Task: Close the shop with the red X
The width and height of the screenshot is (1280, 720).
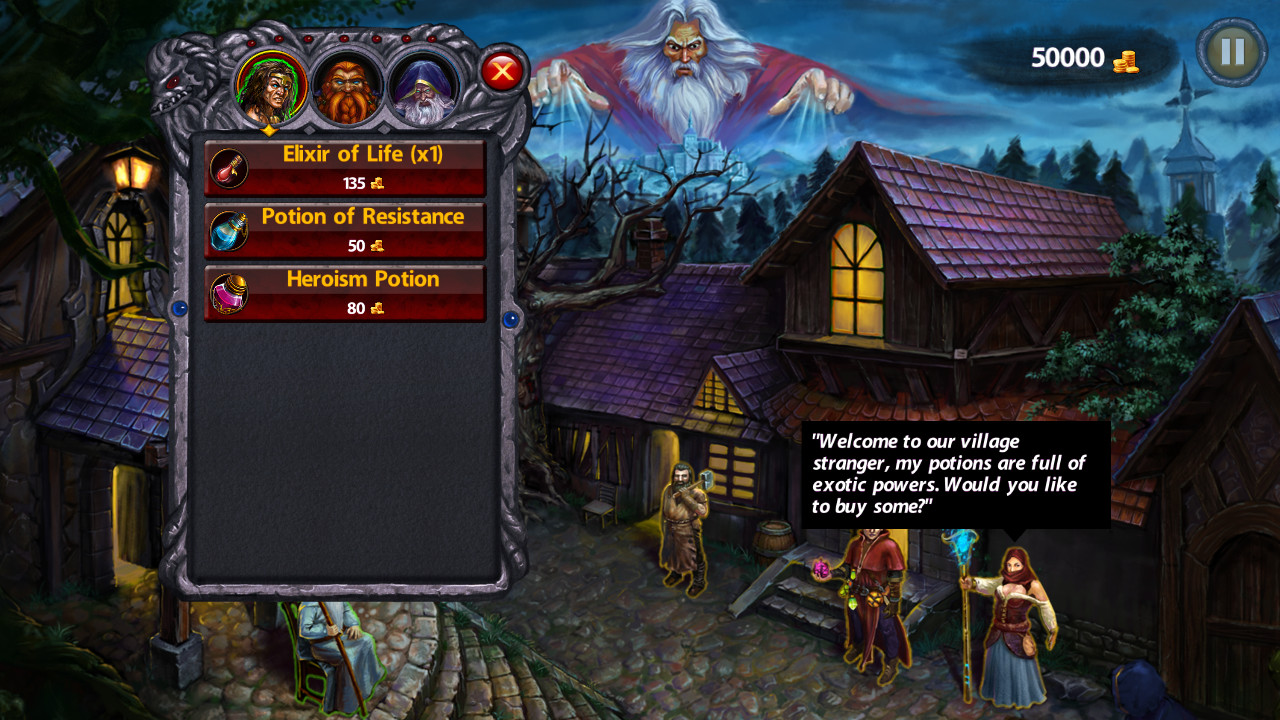Action: click(503, 70)
